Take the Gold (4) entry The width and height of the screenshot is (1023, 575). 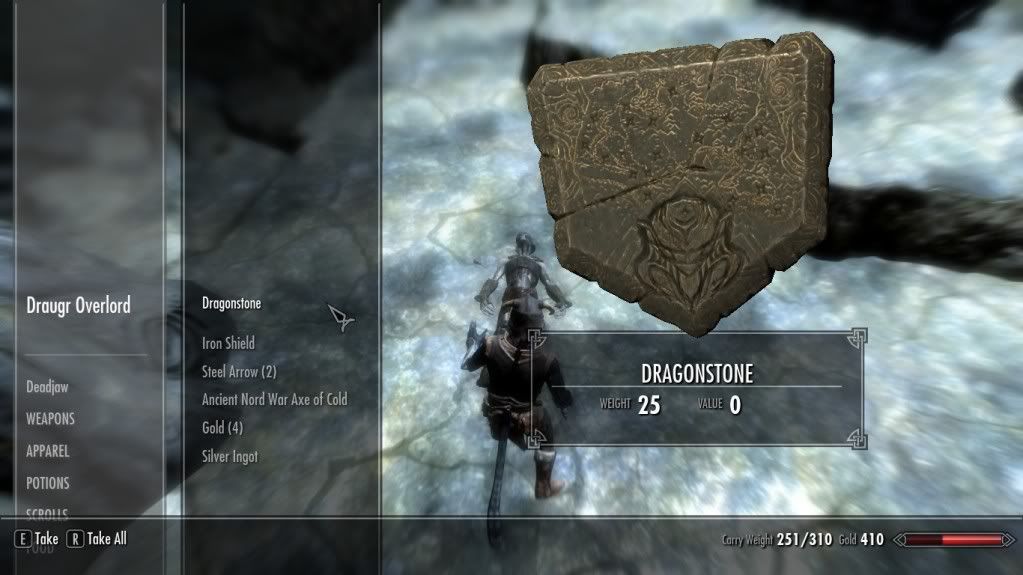coord(222,428)
